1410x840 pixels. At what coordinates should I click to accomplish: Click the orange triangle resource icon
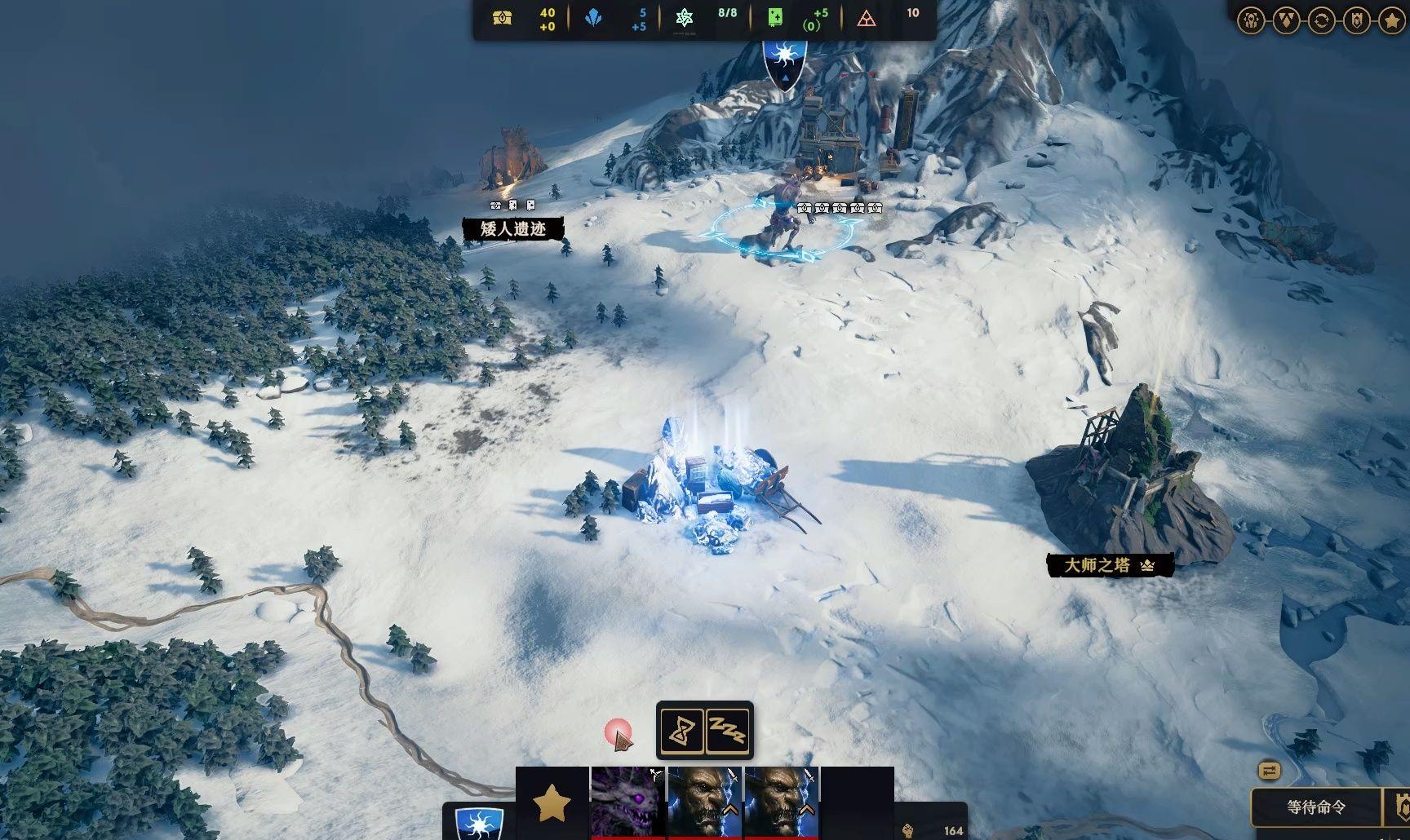tap(867, 19)
